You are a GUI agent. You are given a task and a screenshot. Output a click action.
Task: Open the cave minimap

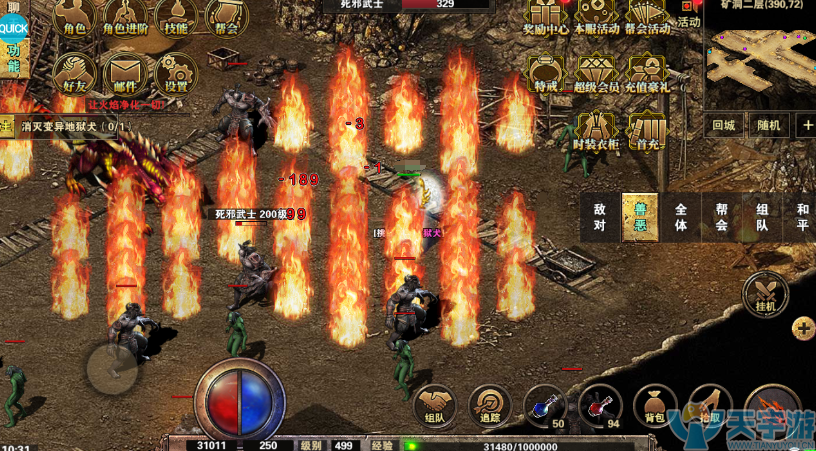[x=760, y=55]
